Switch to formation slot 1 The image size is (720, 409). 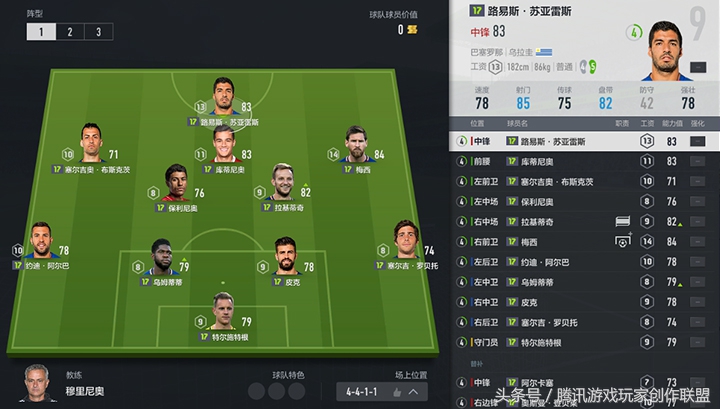point(41,32)
